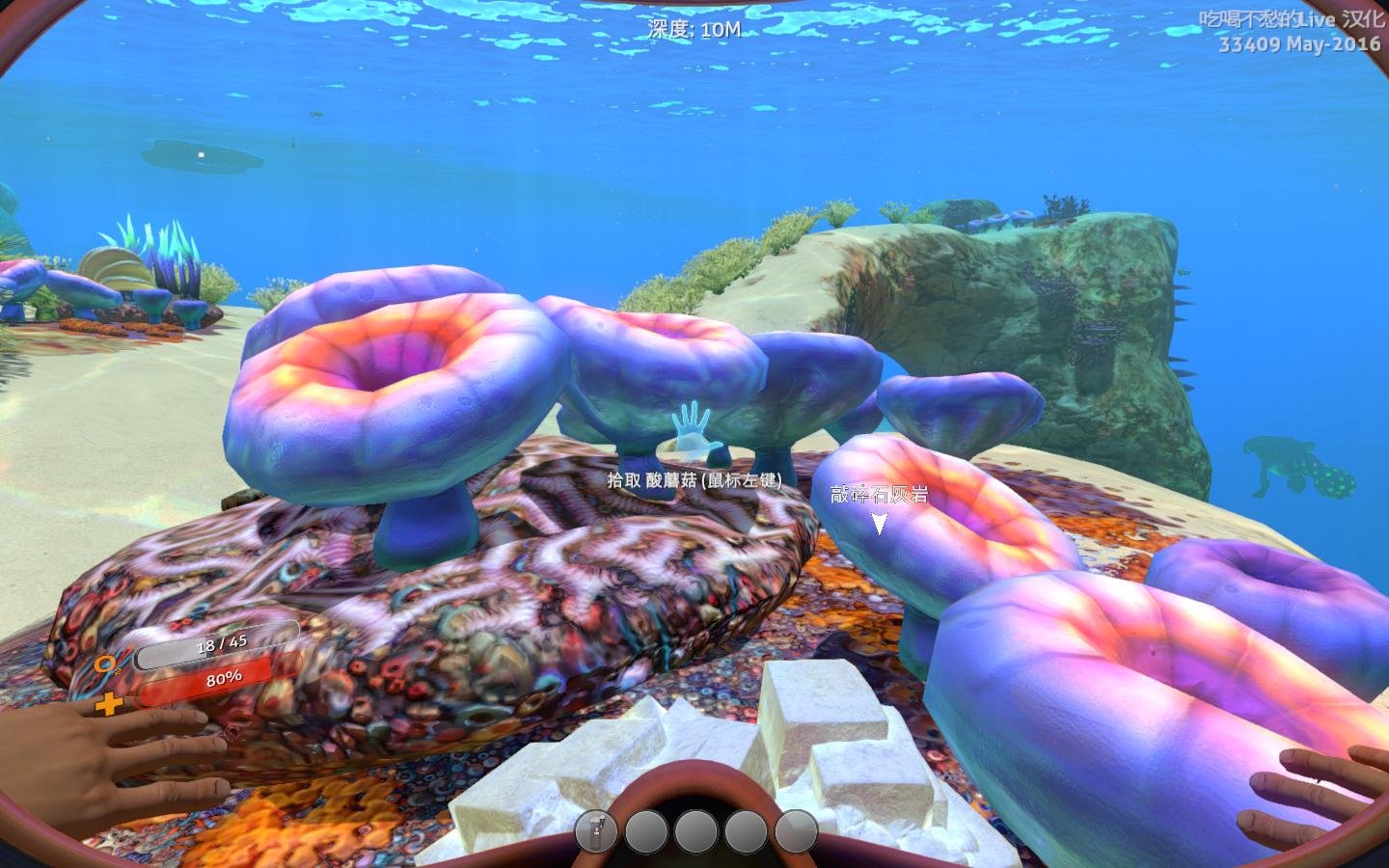
Task: Click the orange health cross icon
Action: point(109,703)
